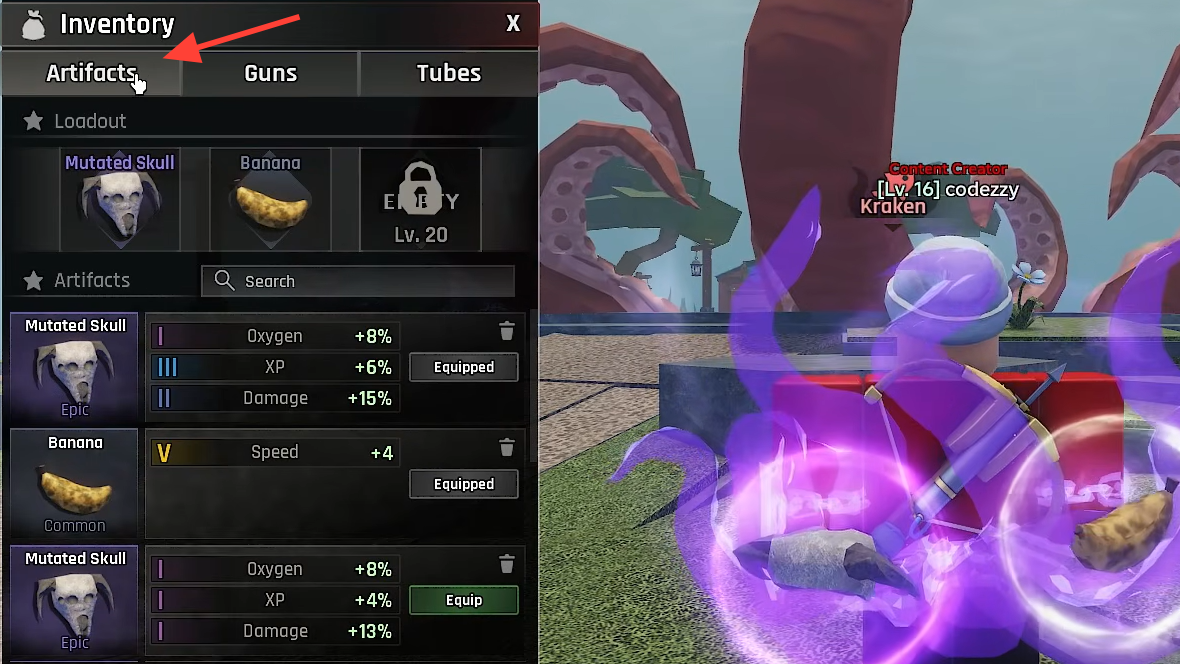Delete the Banana artifact with its trash icon
The image size is (1180, 664).
click(507, 447)
